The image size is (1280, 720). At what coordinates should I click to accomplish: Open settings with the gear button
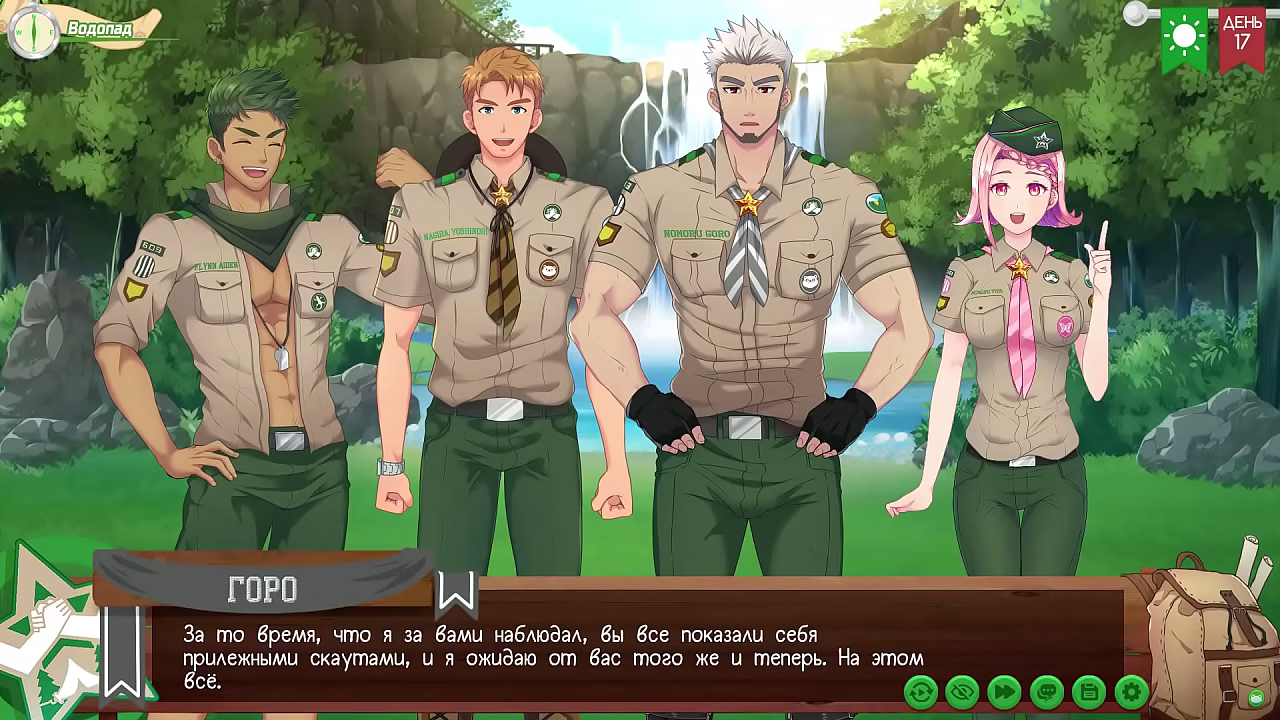tap(1131, 691)
